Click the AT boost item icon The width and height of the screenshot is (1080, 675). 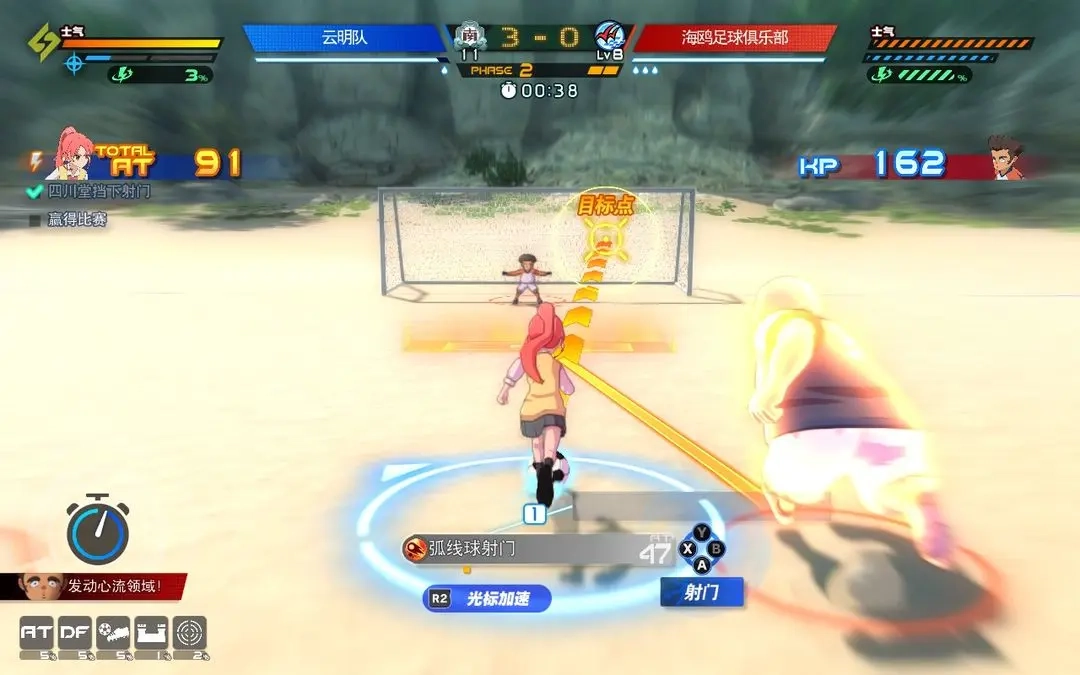point(37,633)
